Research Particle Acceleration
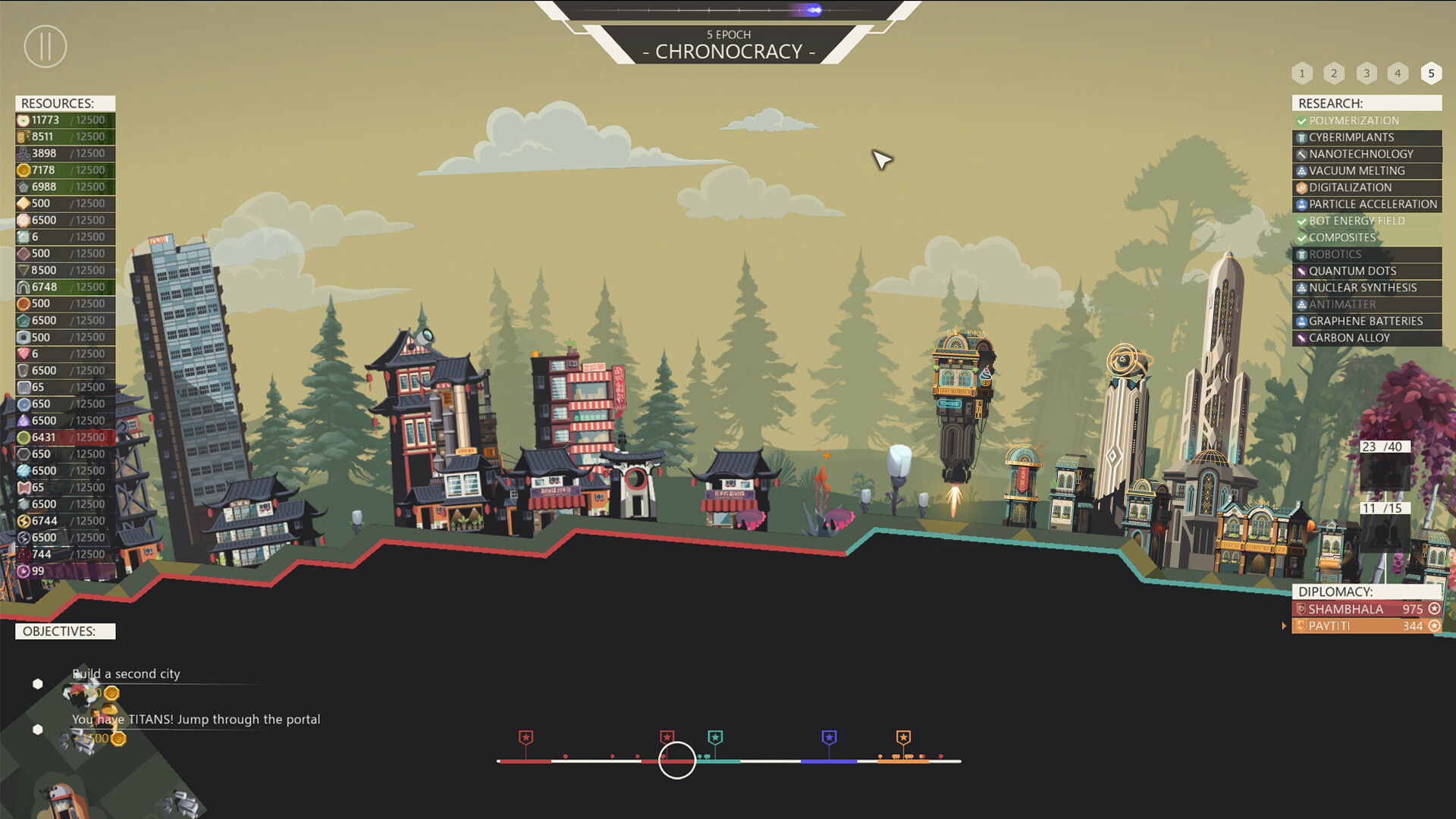The height and width of the screenshot is (819, 1456). tap(1367, 204)
